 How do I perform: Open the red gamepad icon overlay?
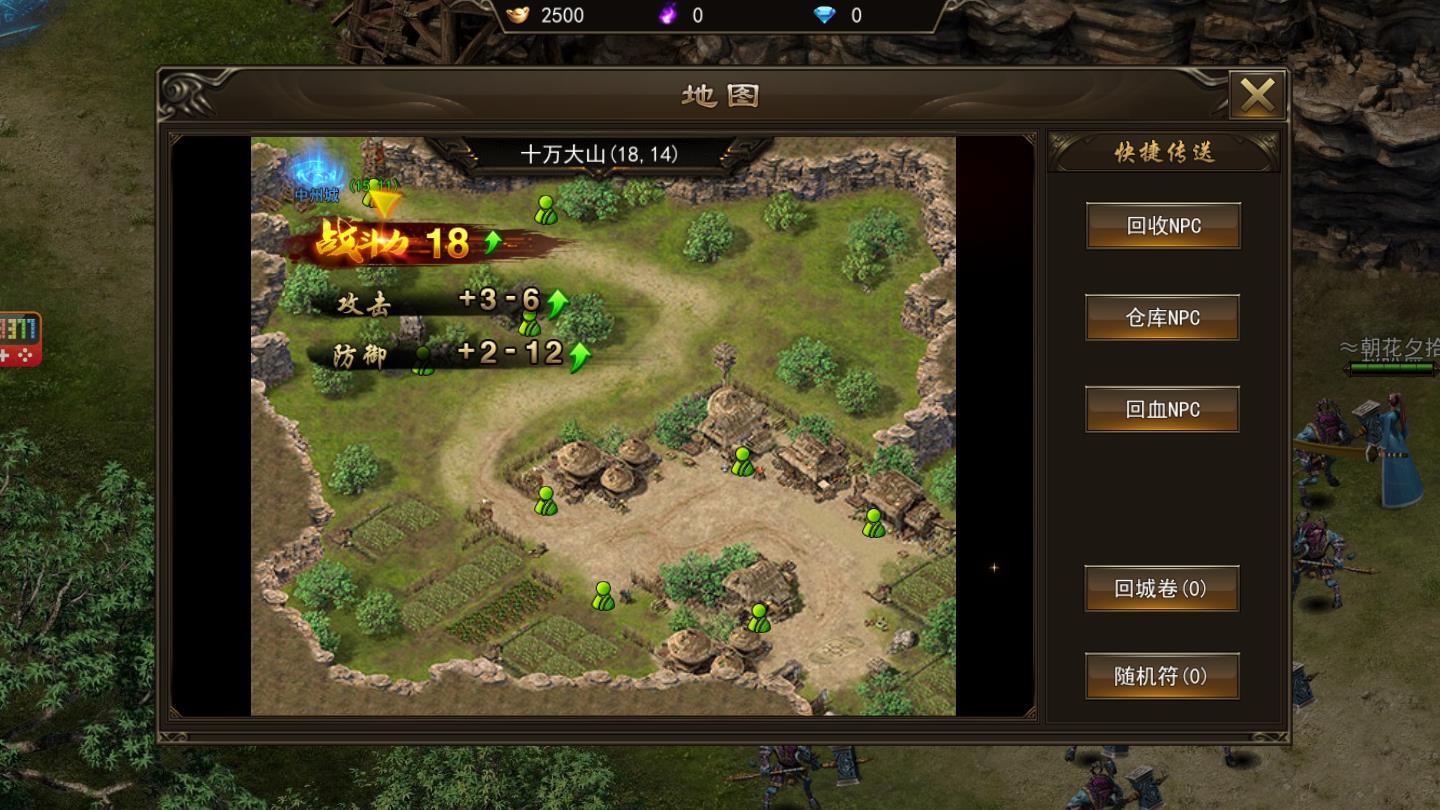click(19, 340)
